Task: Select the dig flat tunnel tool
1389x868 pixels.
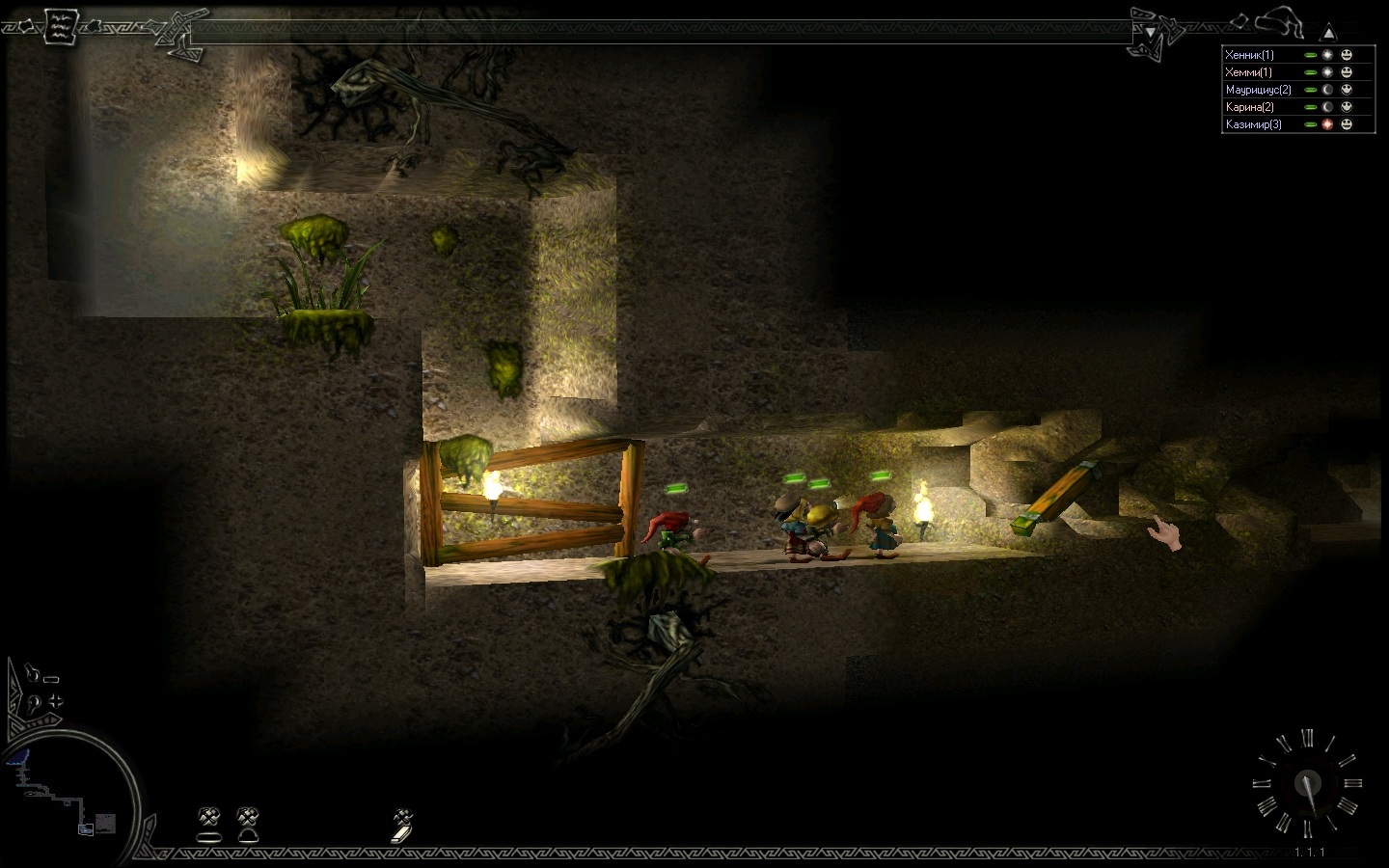Action: click(209, 823)
